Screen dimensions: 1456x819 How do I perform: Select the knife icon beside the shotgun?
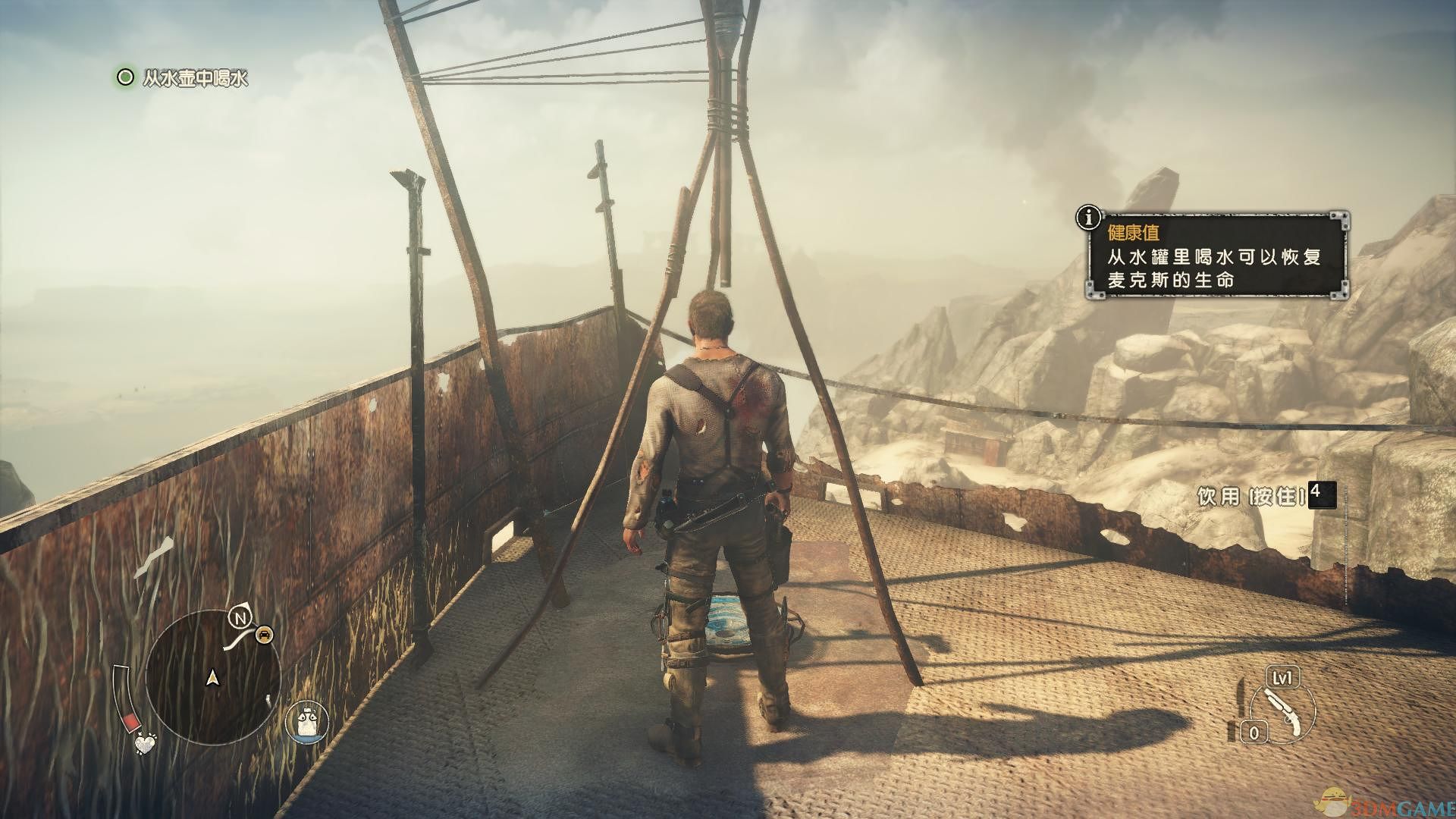pyautogui.click(x=1240, y=708)
